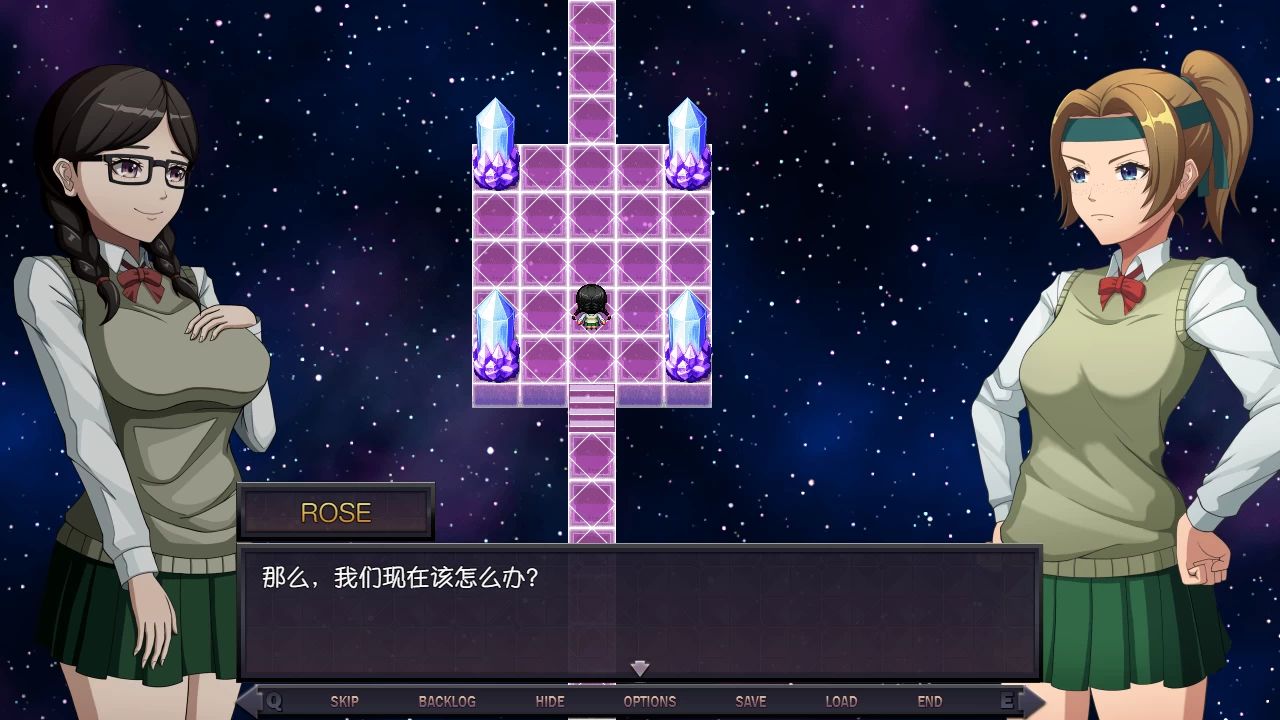This screenshot has height=720, width=1280.
Task: Toggle SKIP mode in the quick menu
Action: point(345,701)
